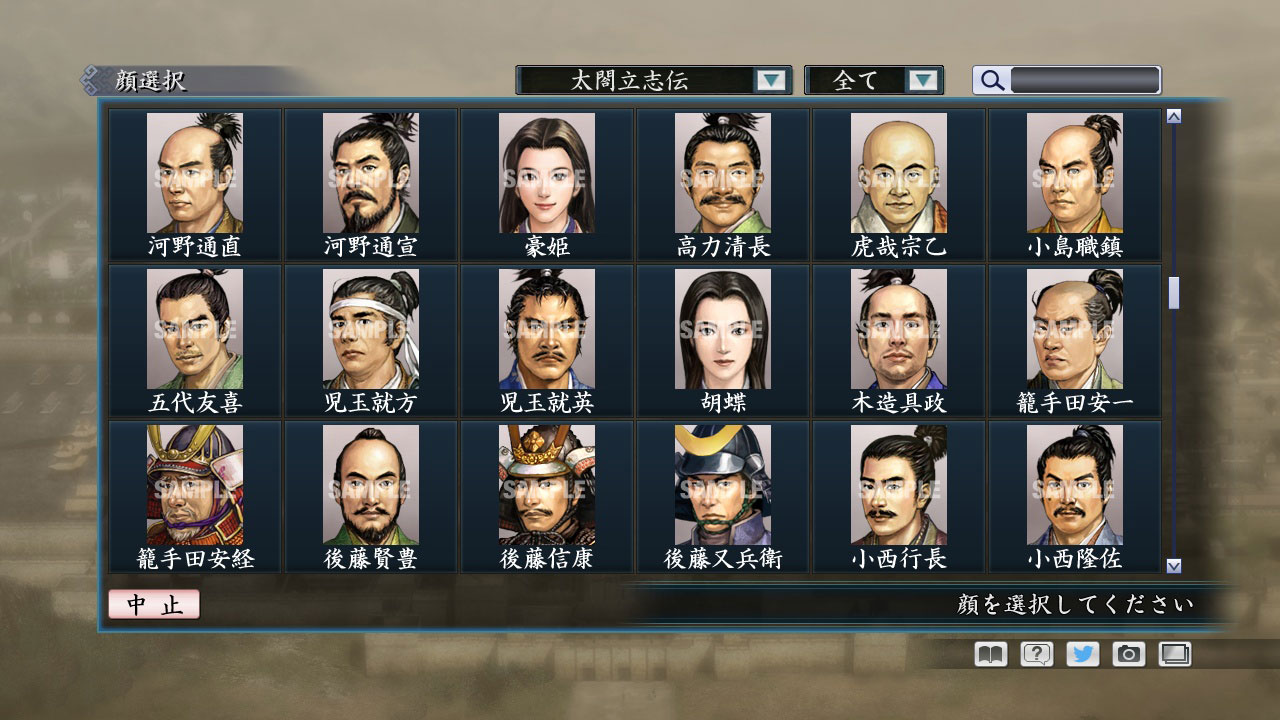Switch display mode with the window icon
The width and height of the screenshot is (1280, 720).
[1173, 654]
